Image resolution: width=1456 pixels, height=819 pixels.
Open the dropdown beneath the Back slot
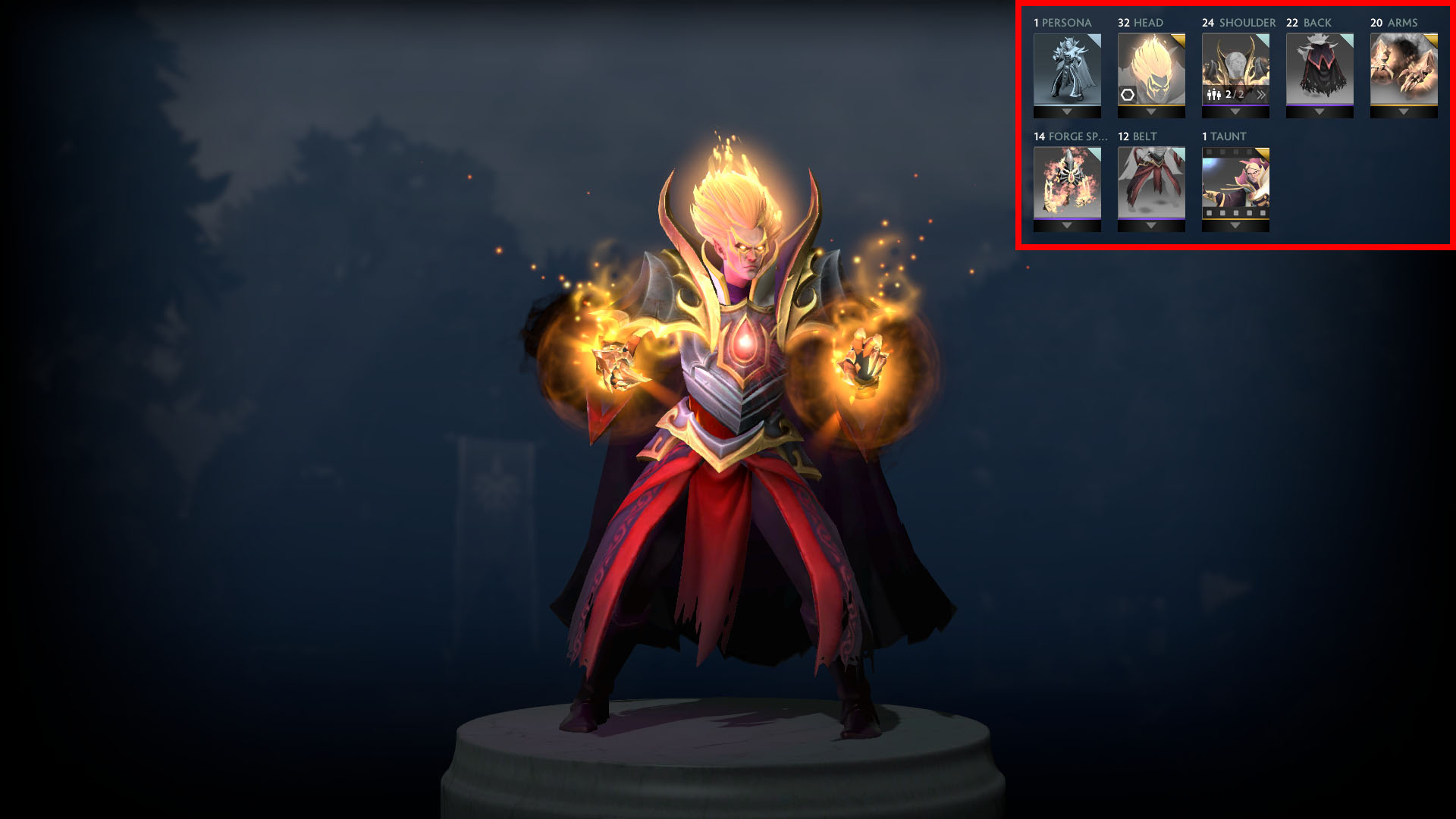point(1319,112)
